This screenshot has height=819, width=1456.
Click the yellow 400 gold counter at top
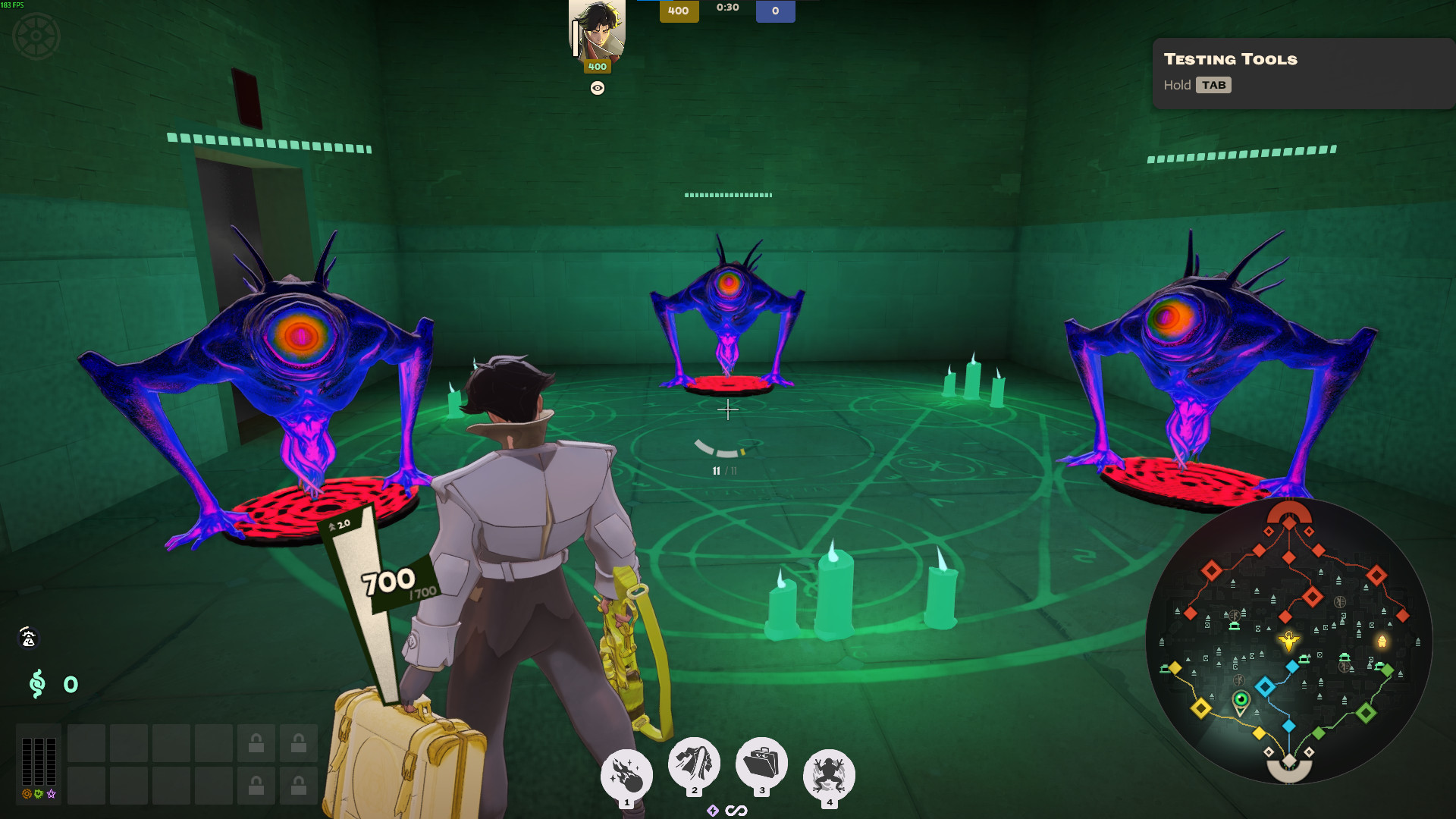coord(679,12)
